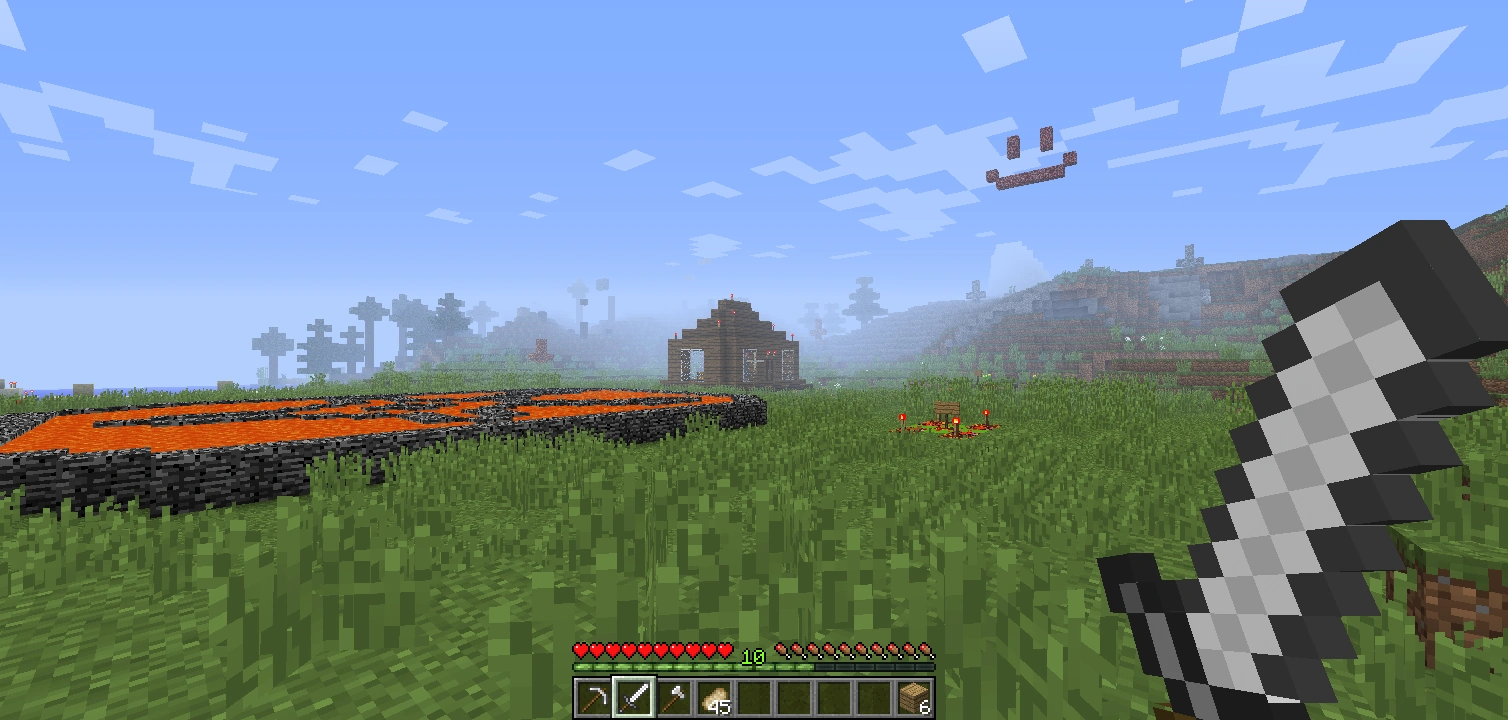1508x720 pixels.
Task: Click the leftmost heart in the health bar
Action: coord(578,648)
